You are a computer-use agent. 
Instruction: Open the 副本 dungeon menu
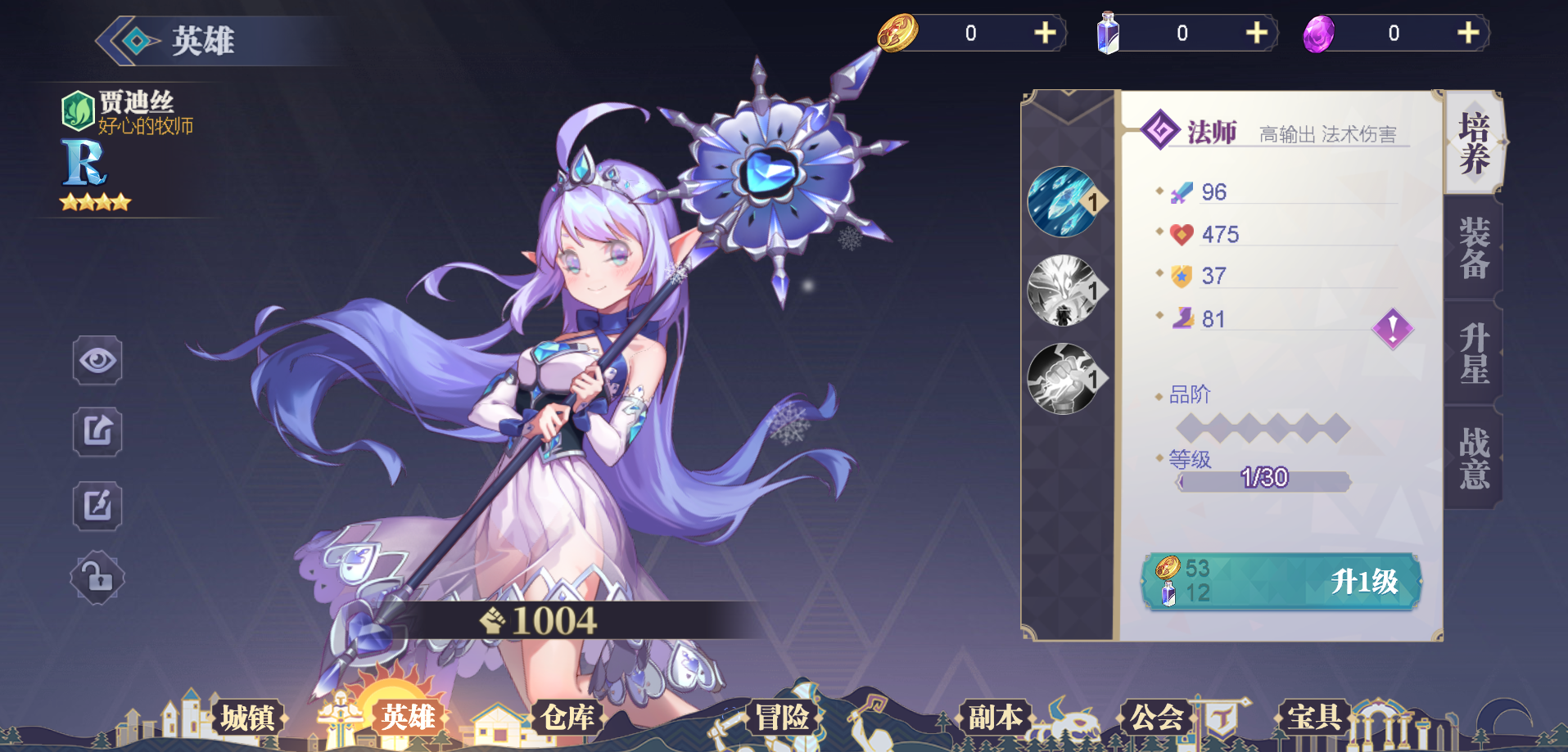coord(996,718)
